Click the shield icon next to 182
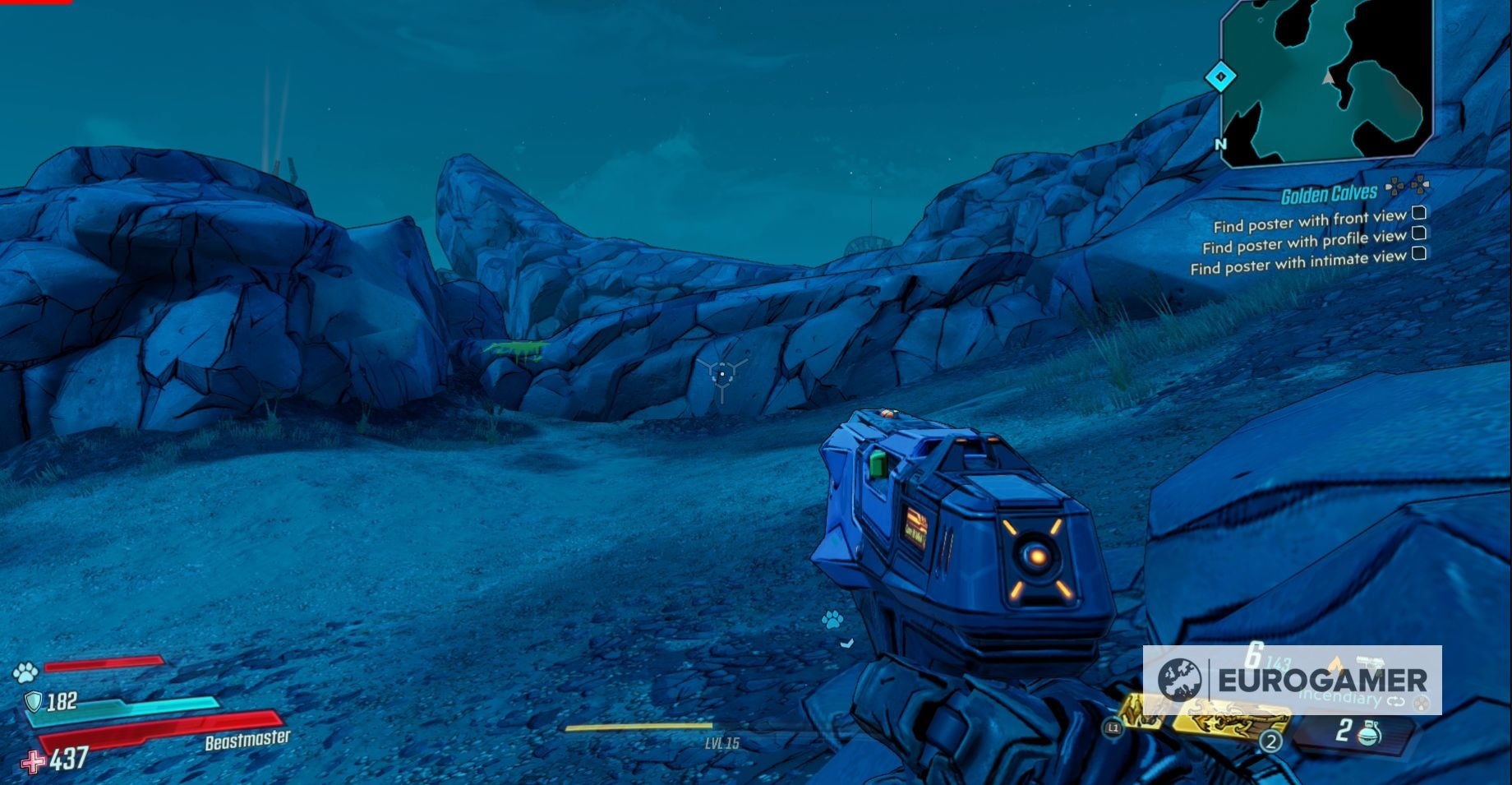Image resolution: width=1512 pixels, height=785 pixels. tap(33, 701)
